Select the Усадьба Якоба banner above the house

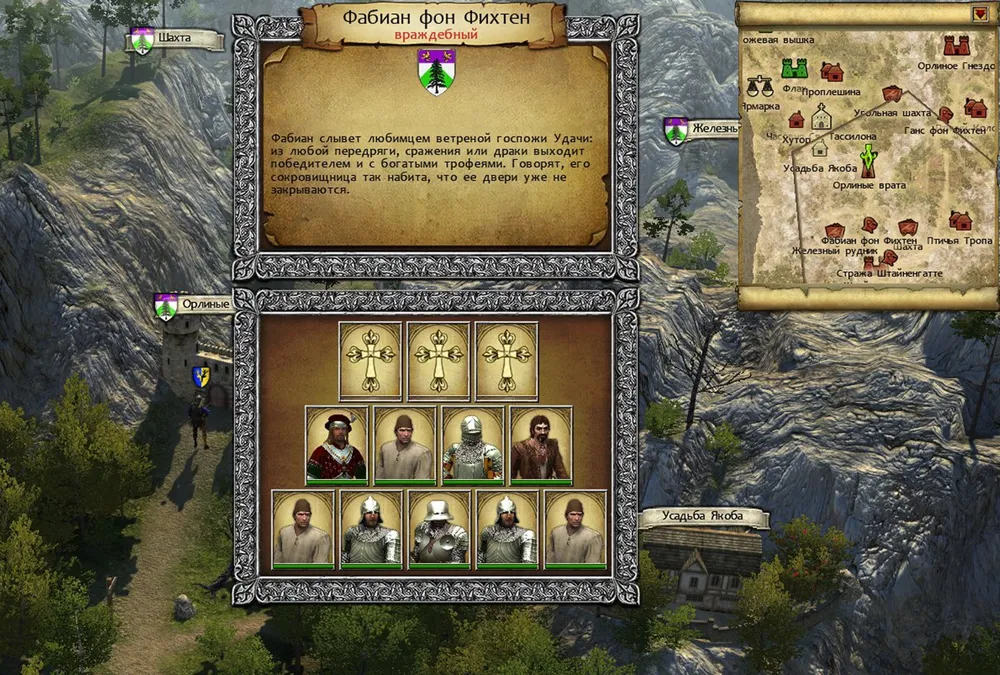pos(703,518)
